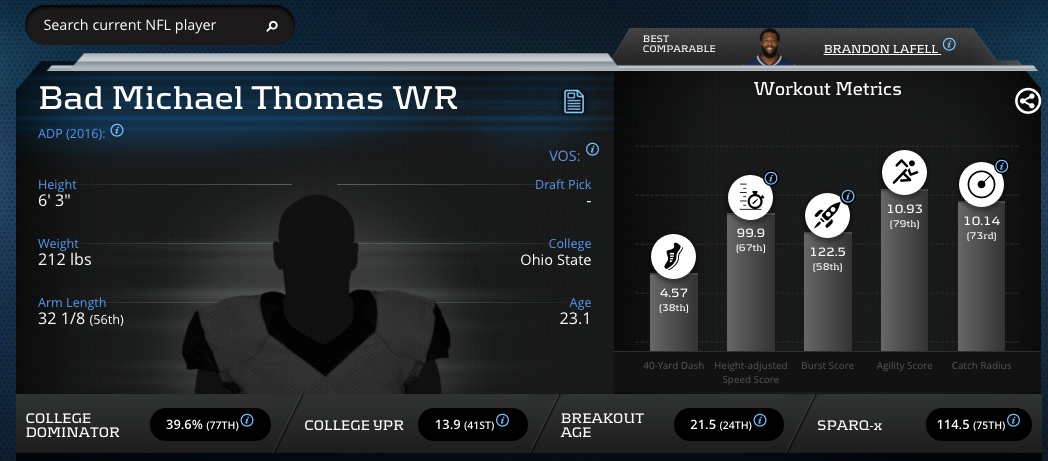Viewport: 1048px width, 461px height.
Task: Select the Burst Score rocket icon
Action: (827, 215)
